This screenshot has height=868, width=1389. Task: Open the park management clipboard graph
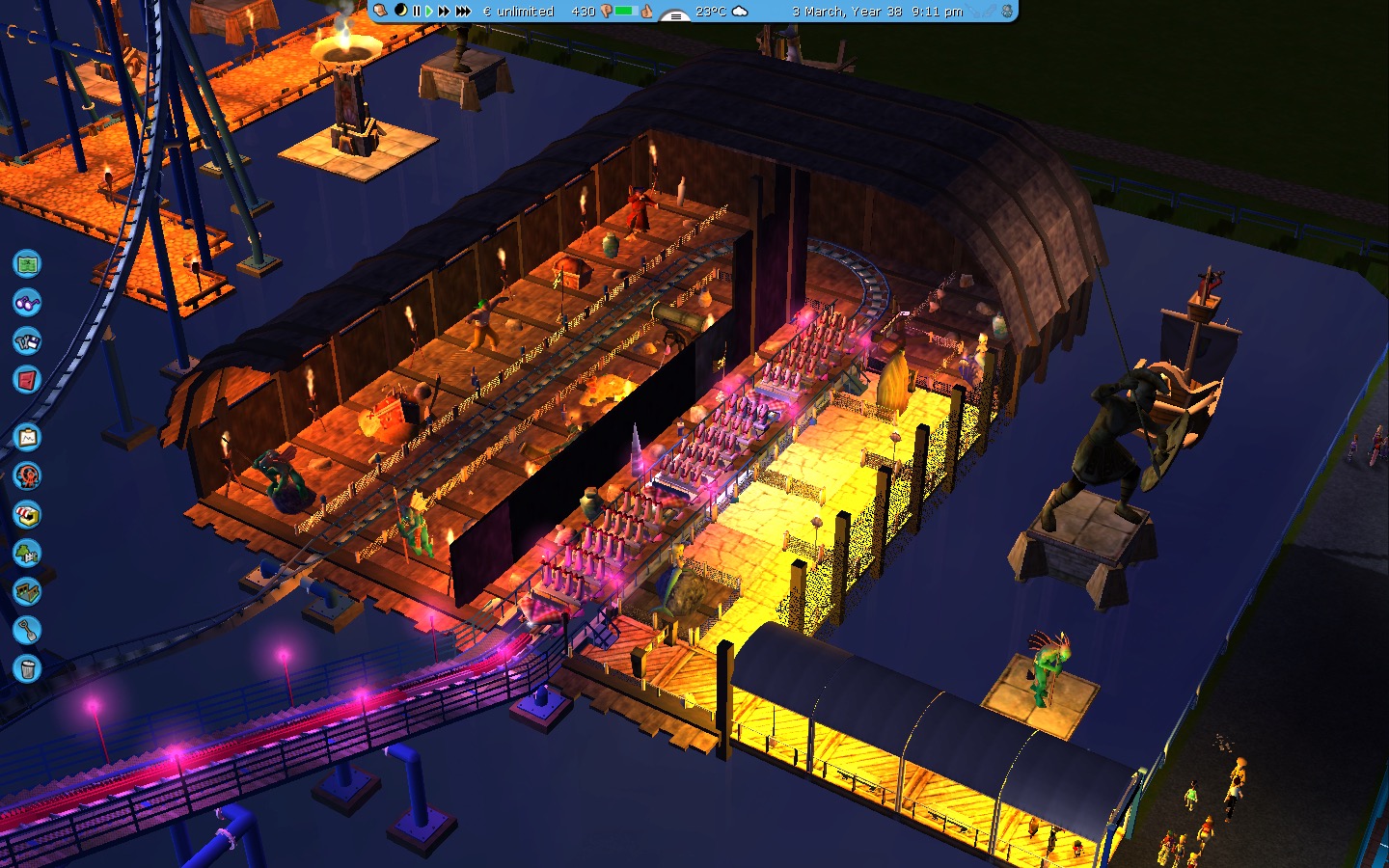[x=27, y=438]
